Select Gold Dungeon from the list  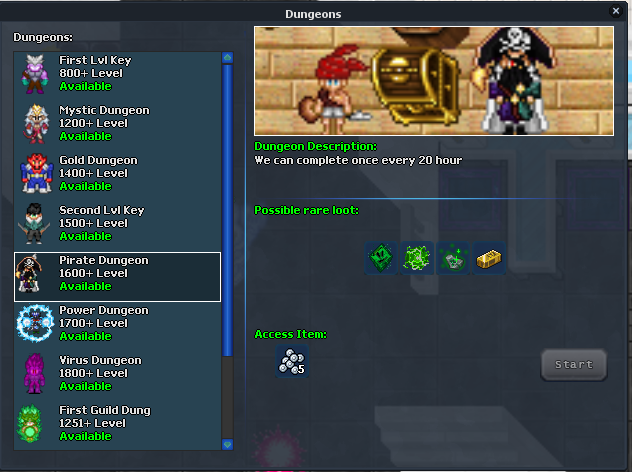117,174
